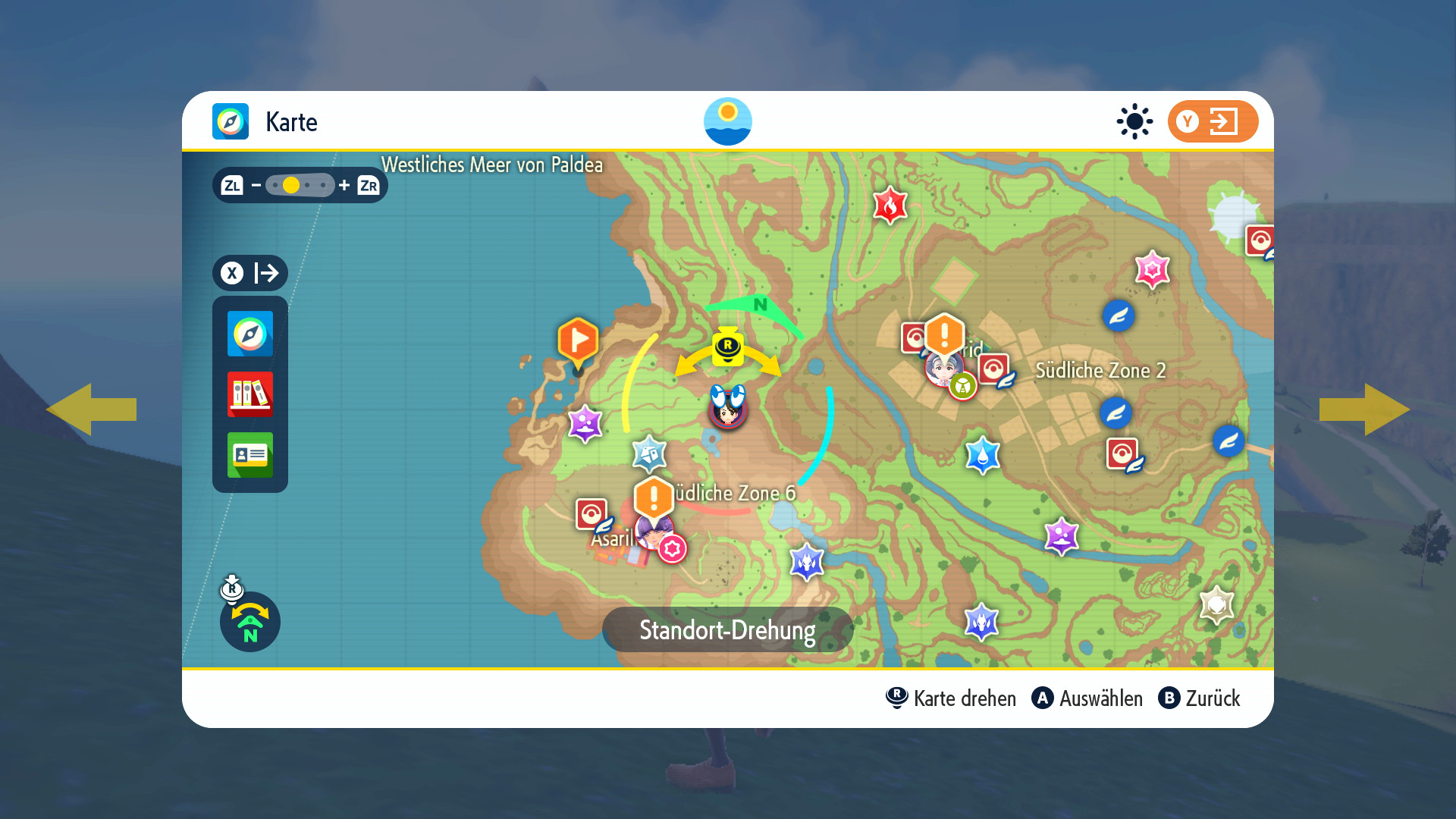Navigate to the left app with yellow arrow
This screenshot has height=819, width=1456.
91,409
